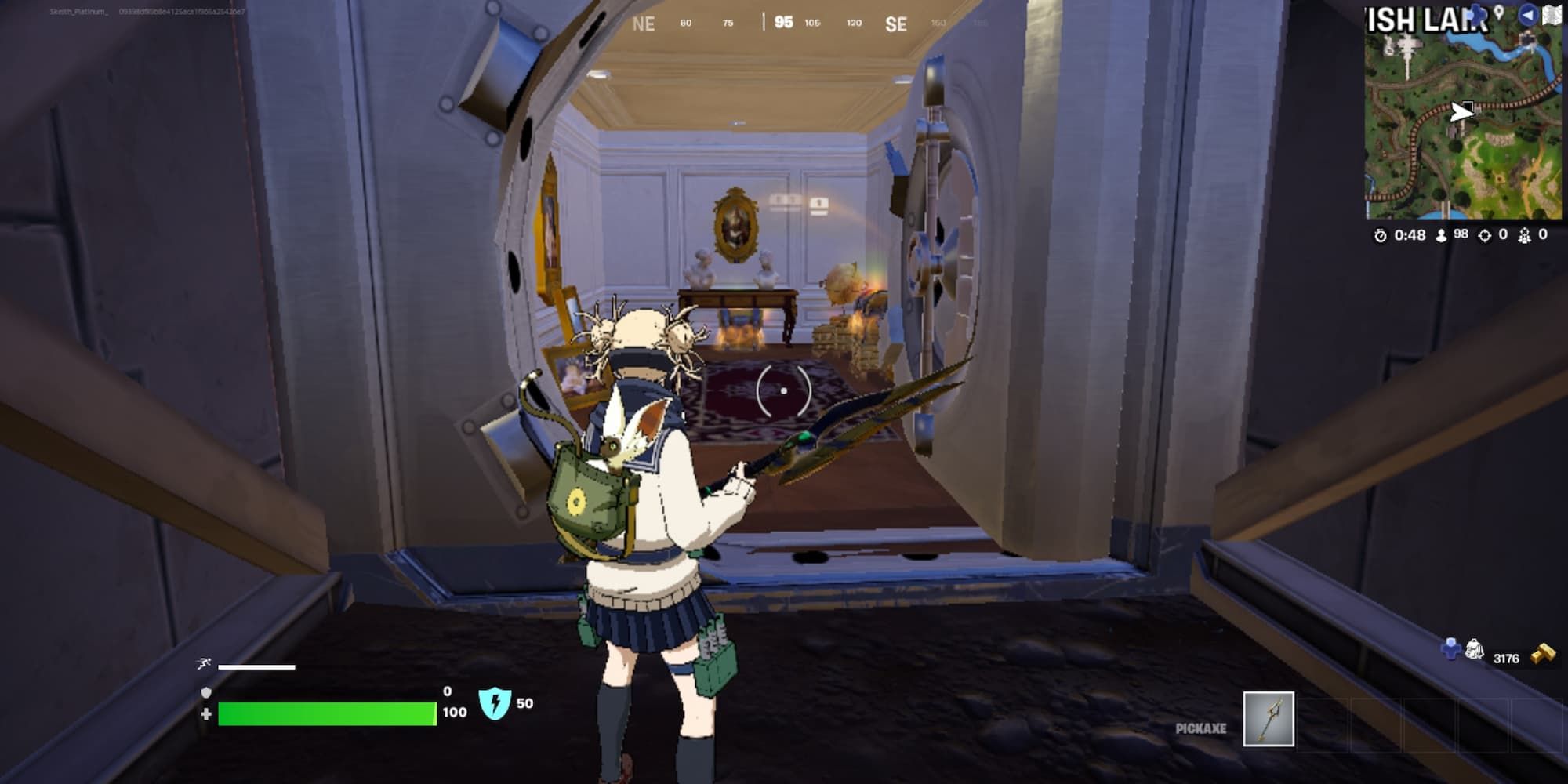Click the crosshair eliminations icon under the minimap

click(1485, 235)
